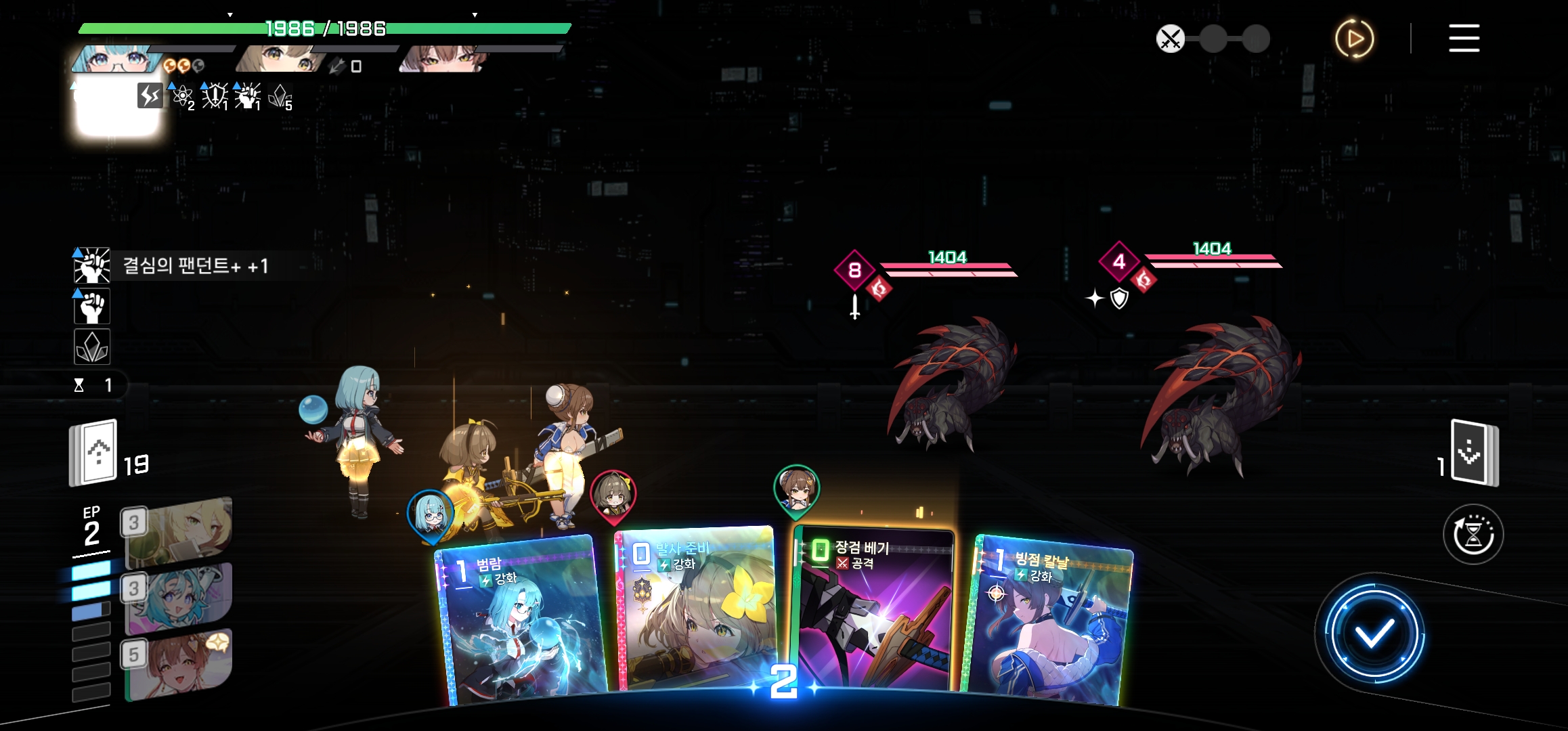1568x731 pixels.
Task: Trigger the brown-haired character's 5 EP skill
Action: (179, 663)
